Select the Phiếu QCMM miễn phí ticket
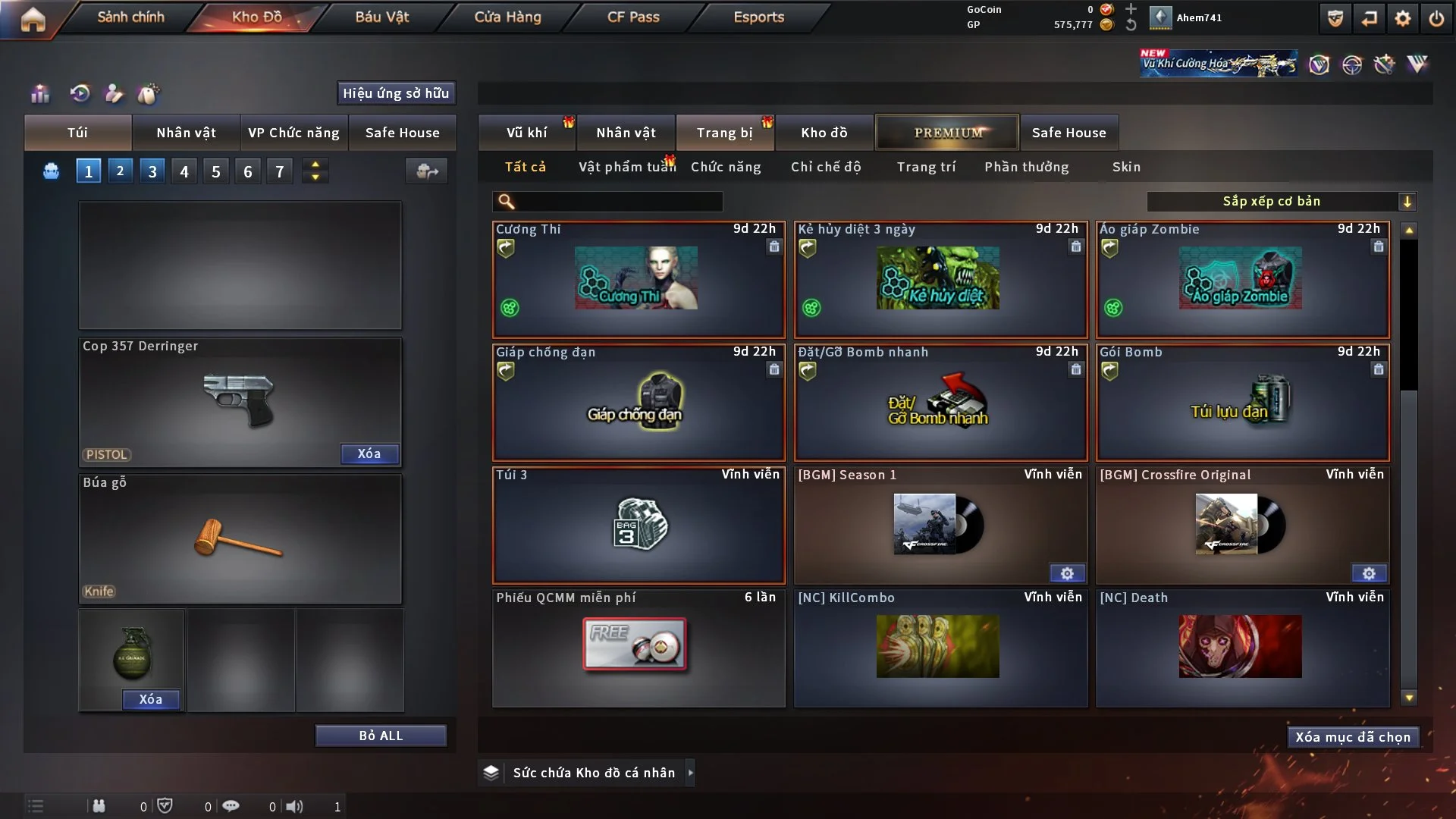The height and width of the screenshot is (819, 1456). click(639, 648)
